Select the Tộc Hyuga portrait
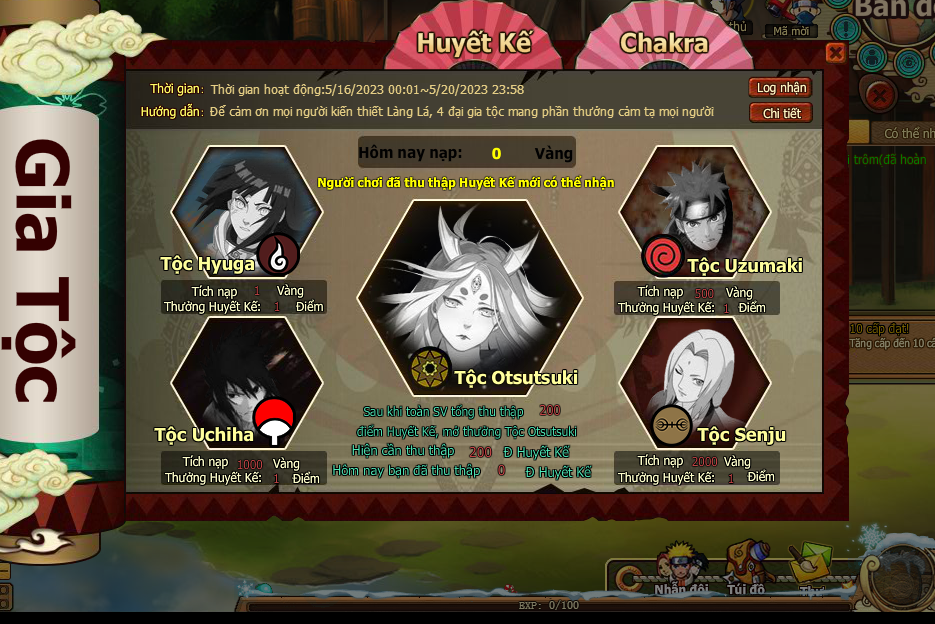The height and width of the screenshot is (624, 935). click(246, 207)
